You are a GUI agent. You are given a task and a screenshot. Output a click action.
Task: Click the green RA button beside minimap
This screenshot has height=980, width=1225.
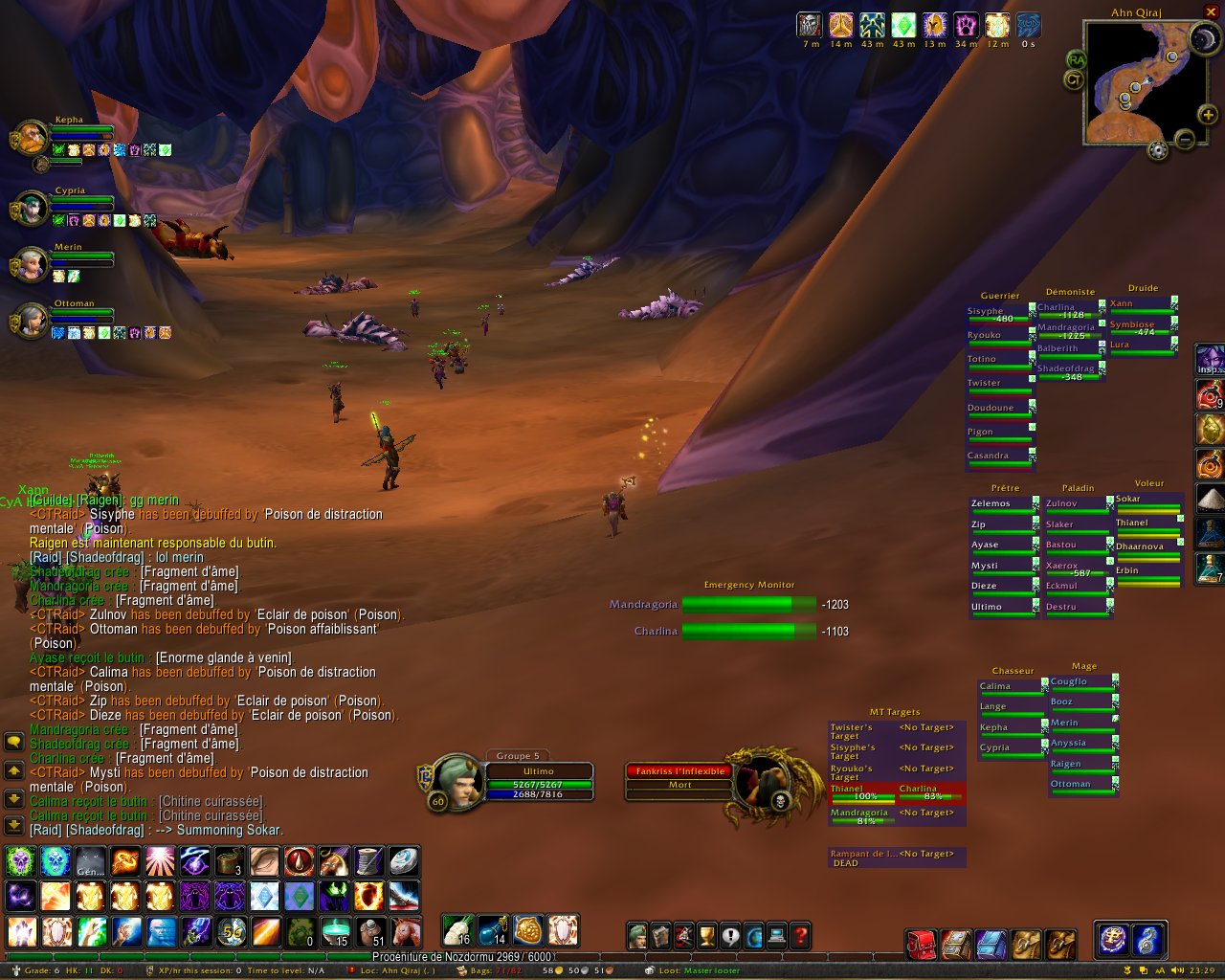1076,59
